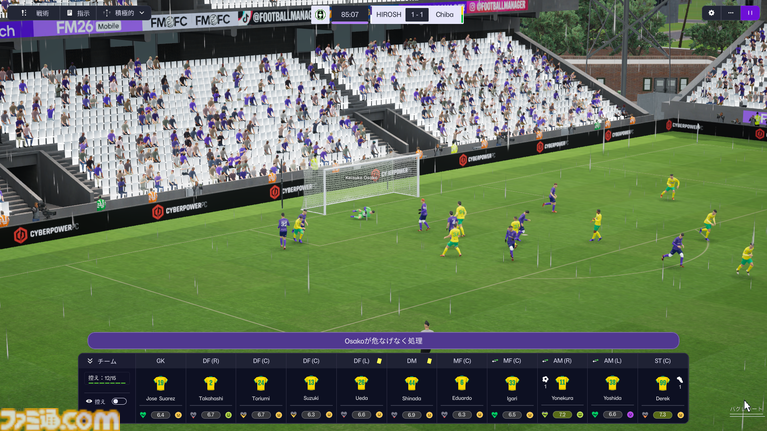
Task: Choose left attacking midfielder Yoshida card
Action: click(612, 391)
